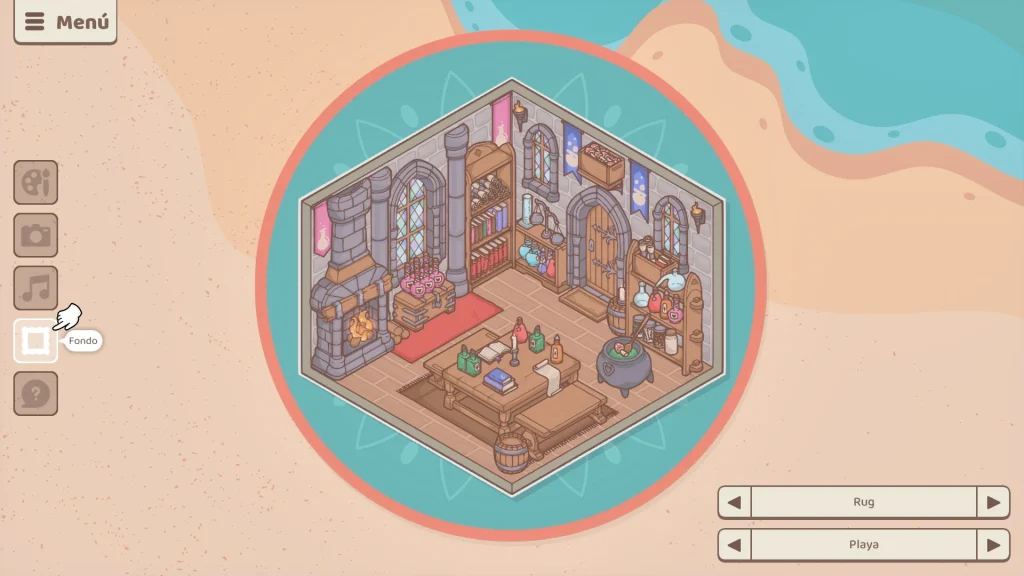Open the music note settings
Image resolution: width=1024 pixels, height=576 pixels.
pos(36,289)
